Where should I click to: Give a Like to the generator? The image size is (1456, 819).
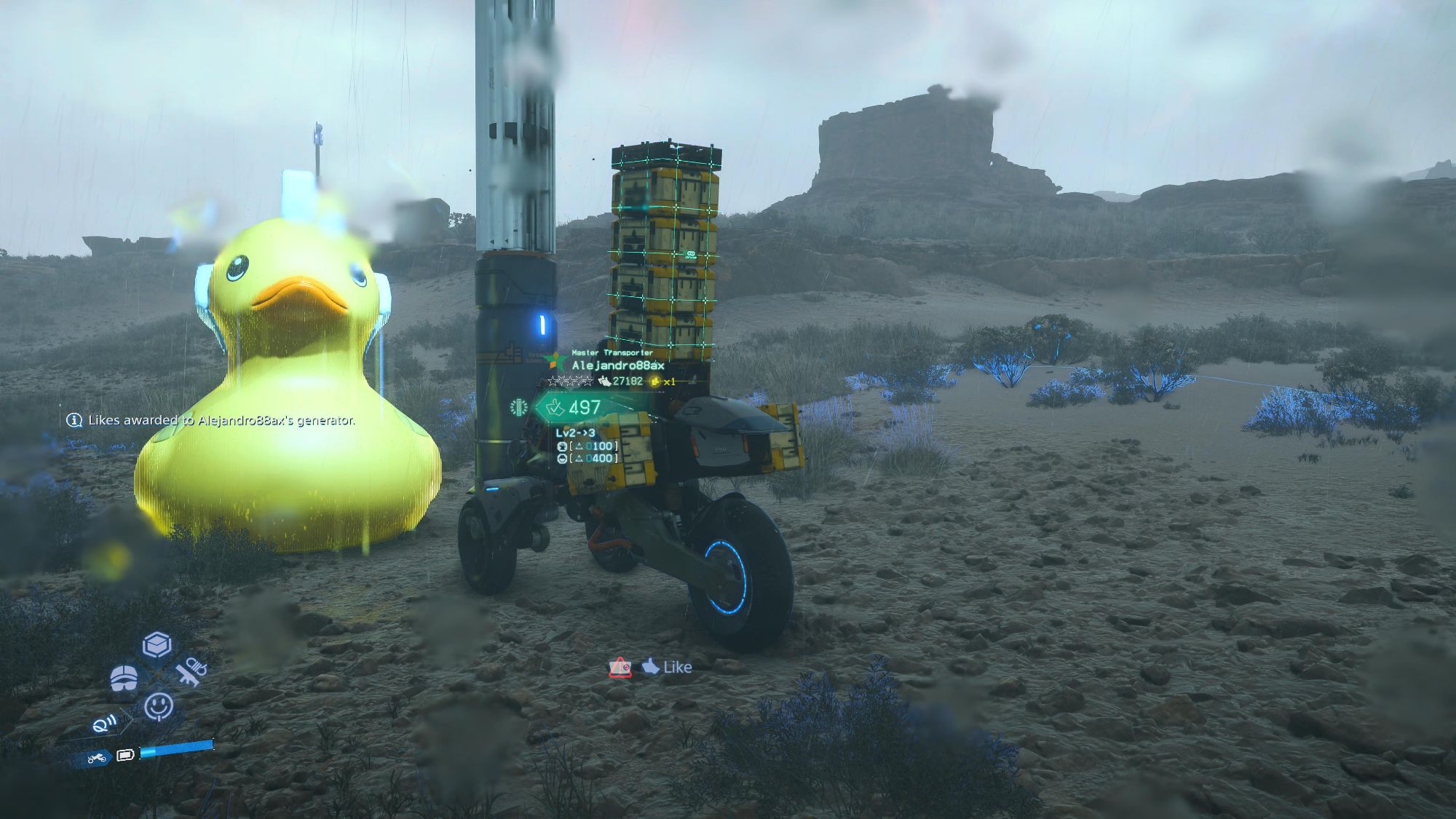pyautogui.click(x=667, y=667)
